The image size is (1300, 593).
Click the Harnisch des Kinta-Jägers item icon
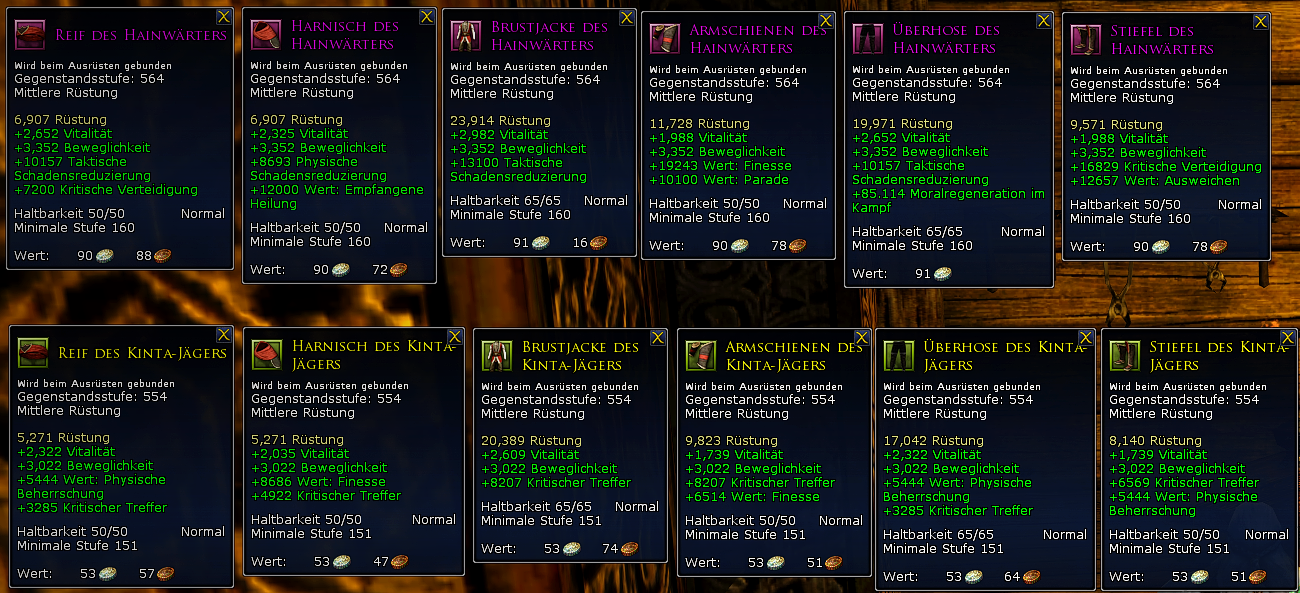point(267,355)
